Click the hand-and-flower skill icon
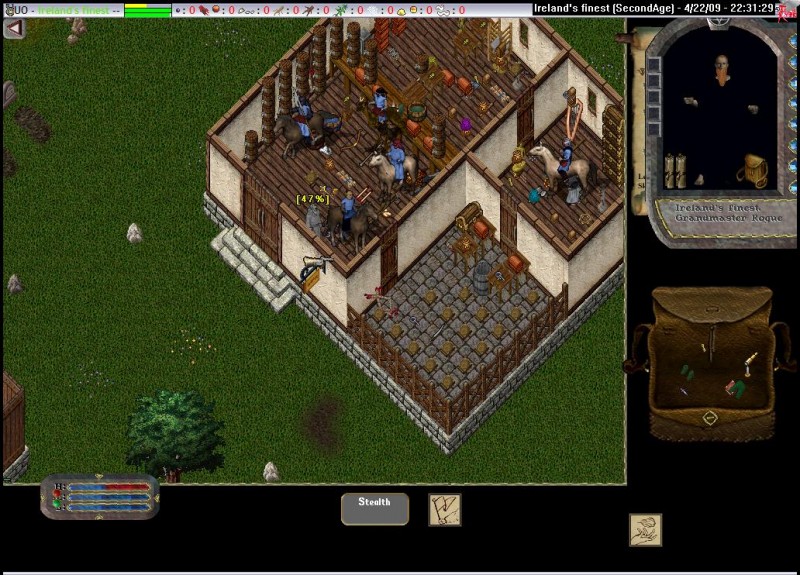 click(x=645, y=529)
